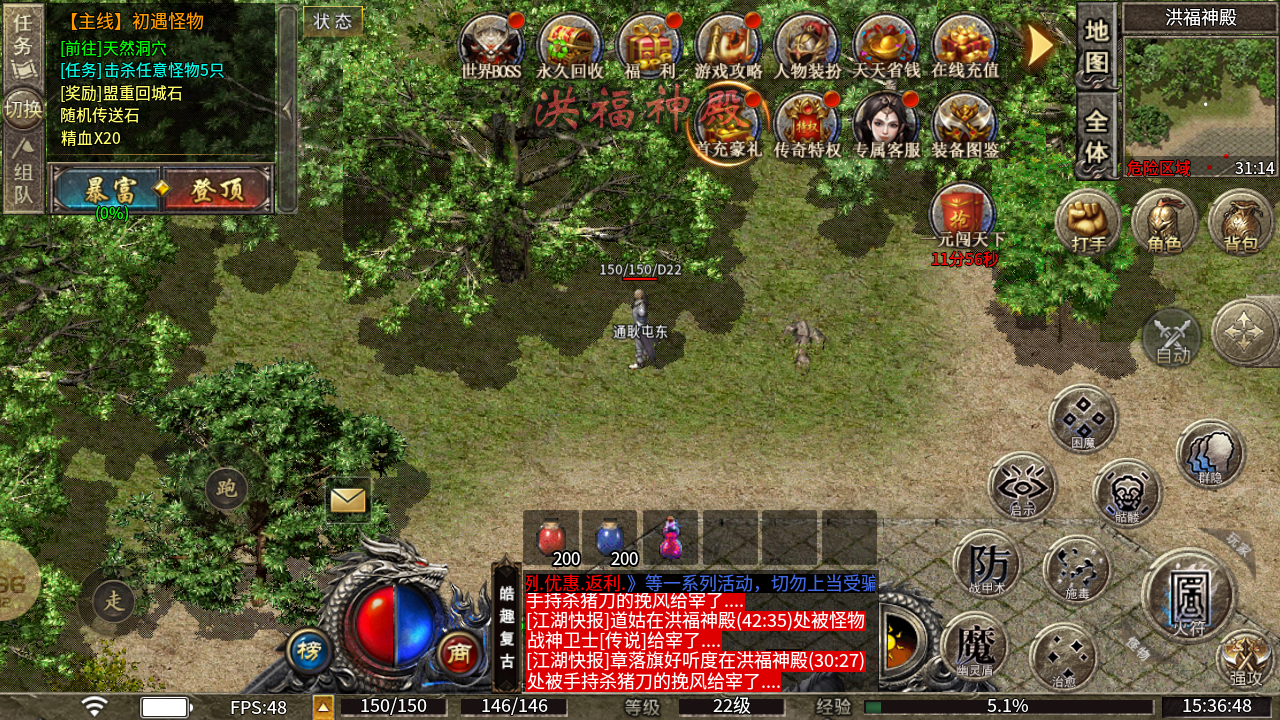The image size is (1280, 720).
Task: Open the 专属客服 customer service portrait
Action: 886,124
